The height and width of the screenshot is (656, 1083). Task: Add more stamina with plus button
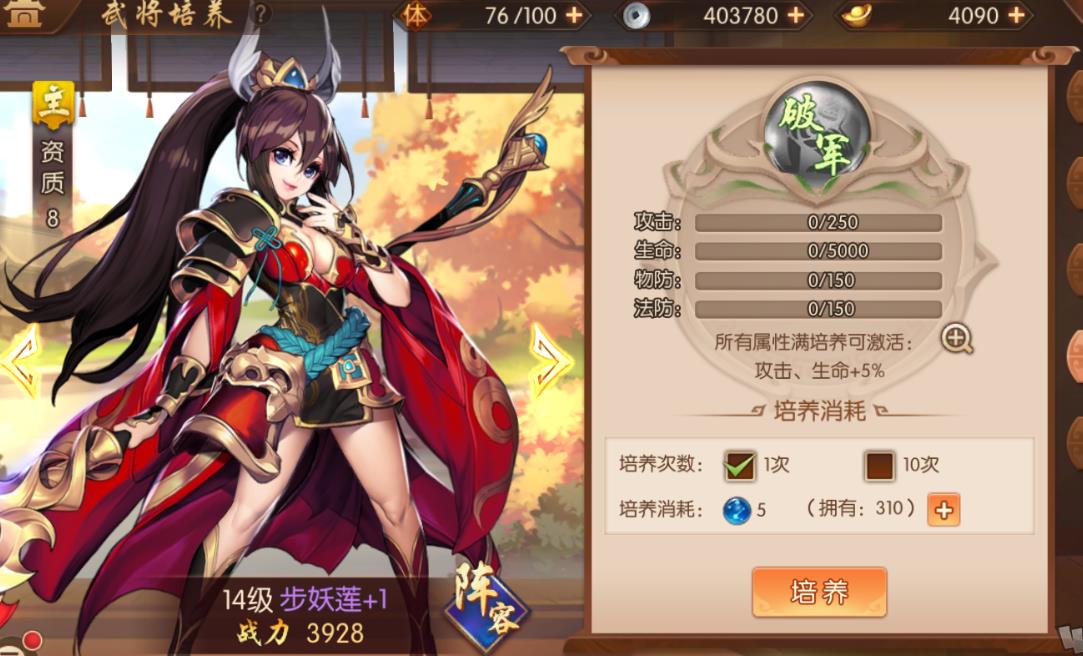[574, 15]
